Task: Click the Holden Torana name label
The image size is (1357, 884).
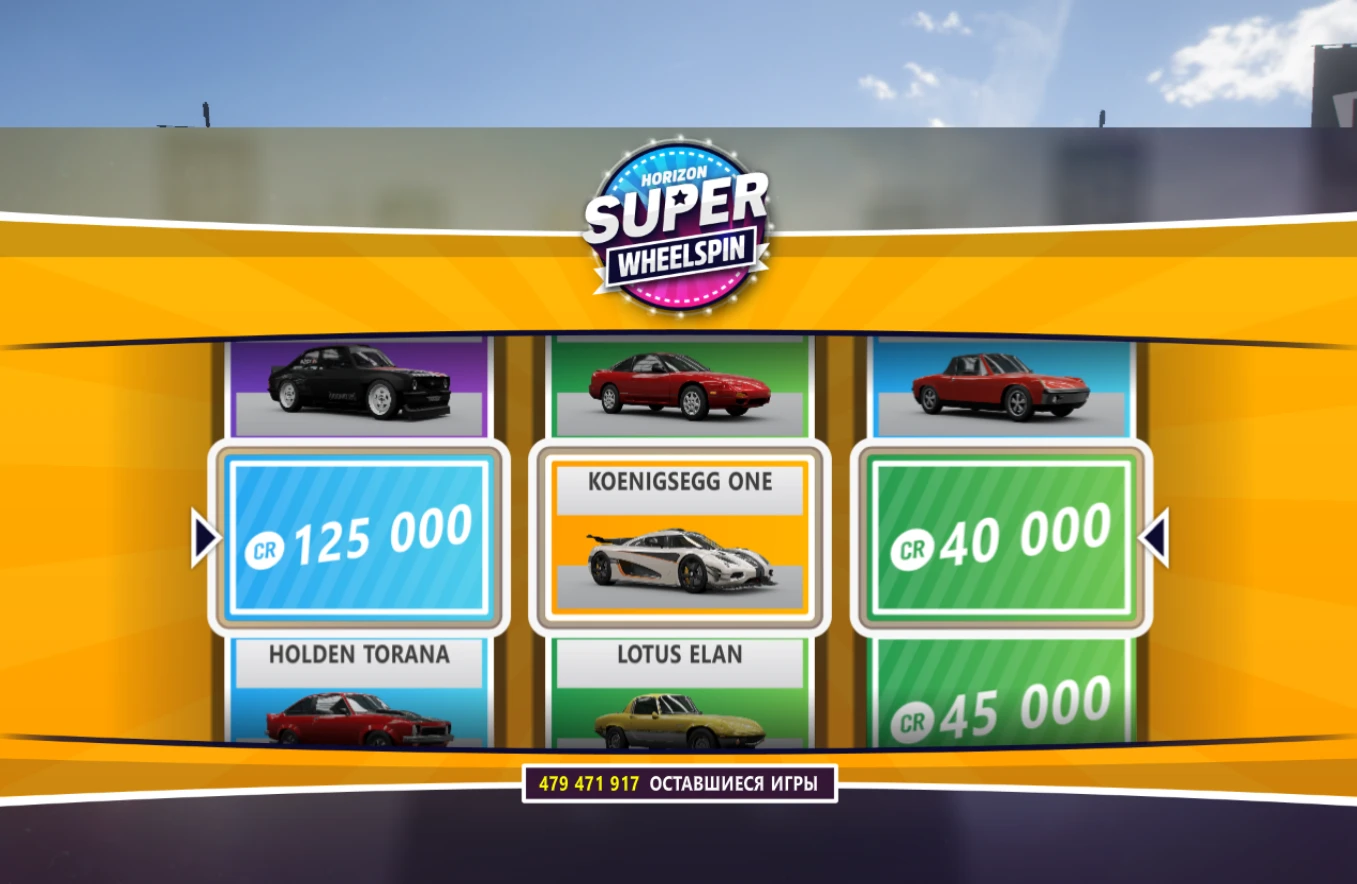Action: (x=358, y=655)
